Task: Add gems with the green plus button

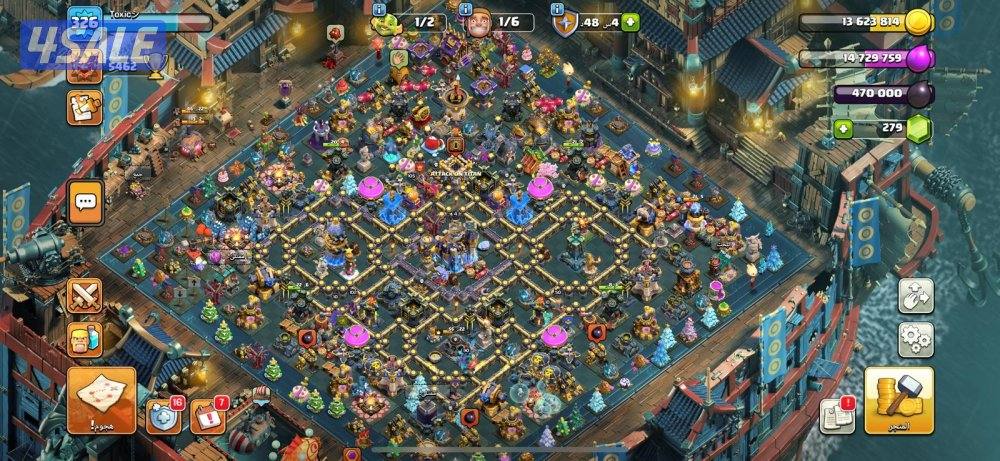Action: coord(843,128)
